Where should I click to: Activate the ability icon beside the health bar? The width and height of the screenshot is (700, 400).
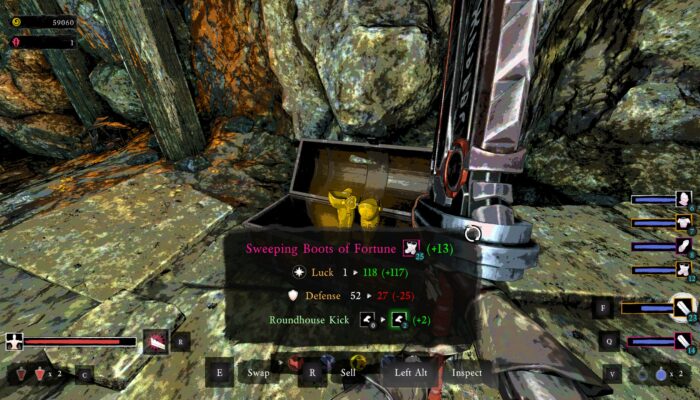(155, 341)
